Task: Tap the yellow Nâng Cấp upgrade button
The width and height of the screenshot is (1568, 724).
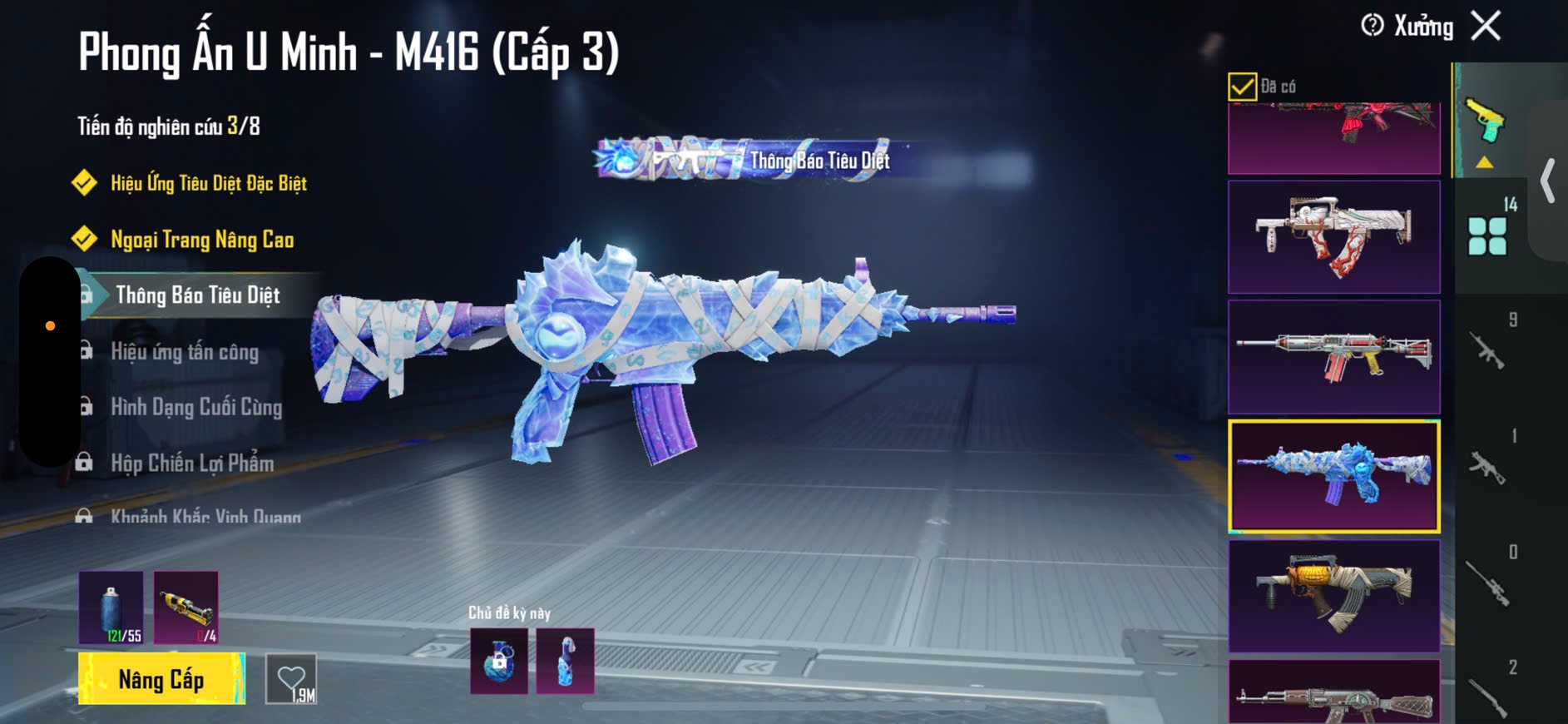Action: [161, 679]
